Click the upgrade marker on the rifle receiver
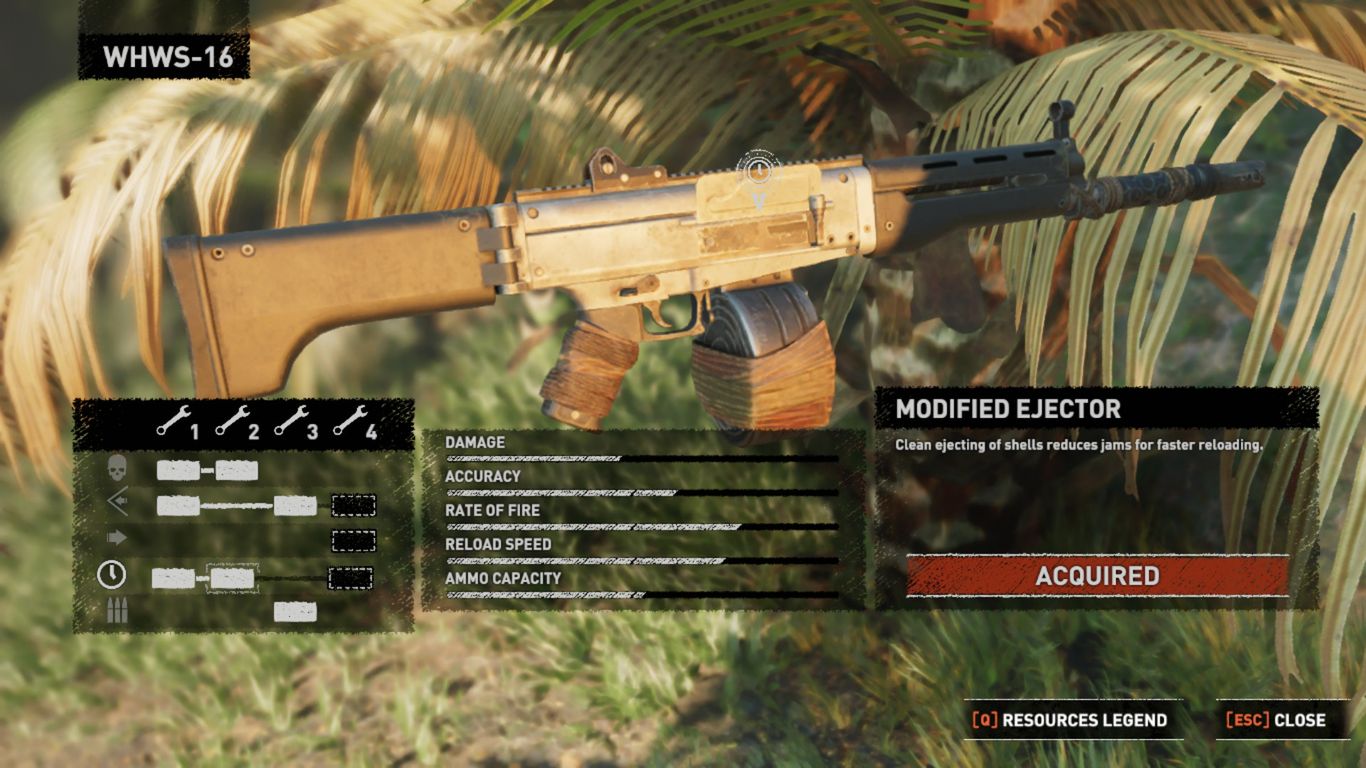The image size is (1366, 768). click(759, 170)
